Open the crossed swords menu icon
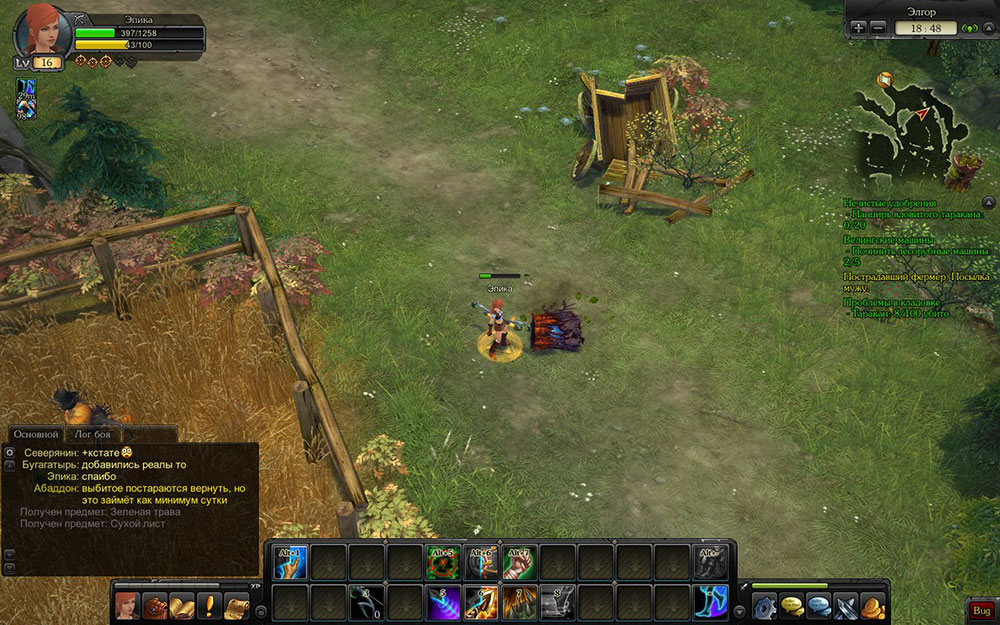The image size is (1000, 625). 846,607
